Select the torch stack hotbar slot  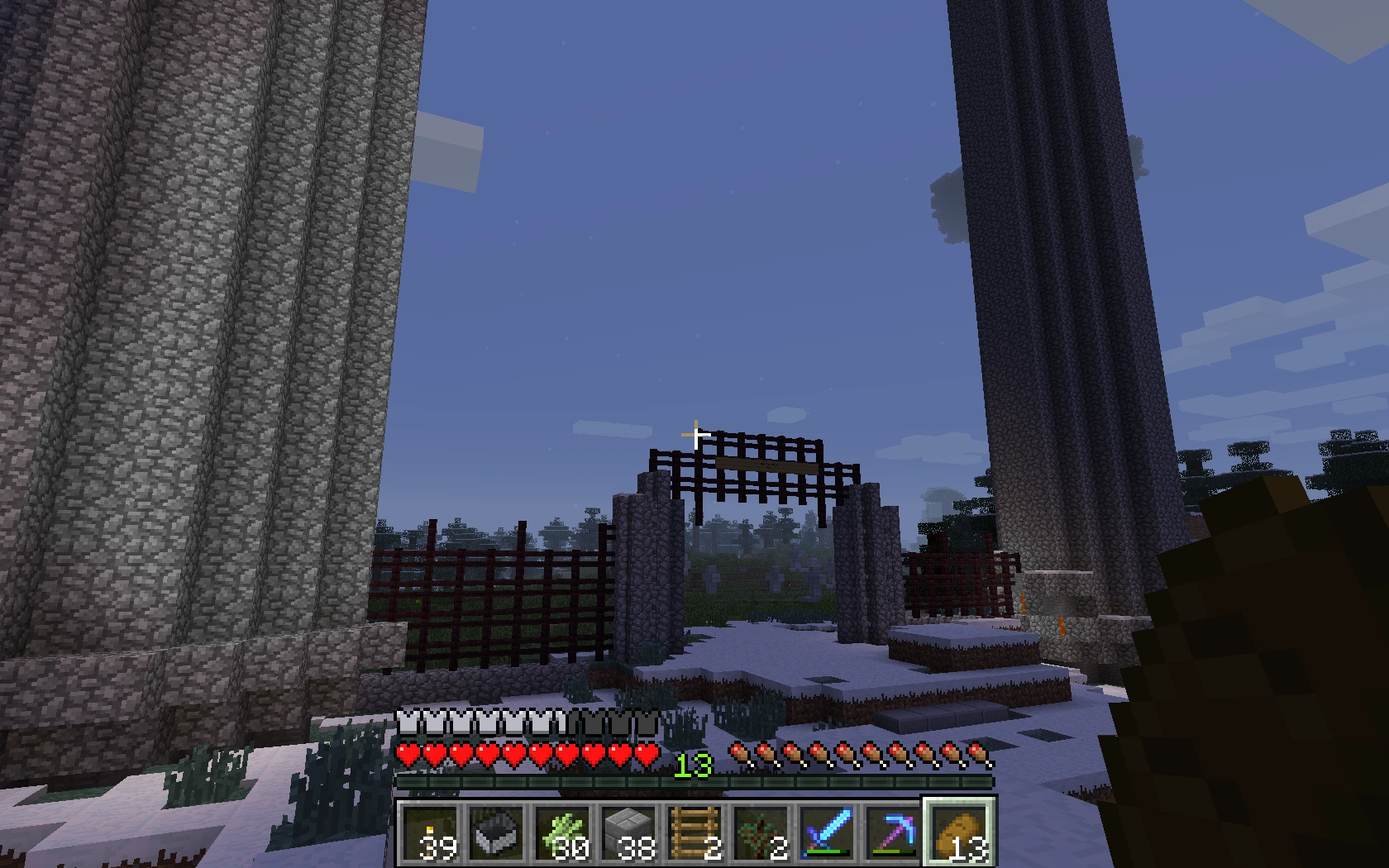point(430,831)
